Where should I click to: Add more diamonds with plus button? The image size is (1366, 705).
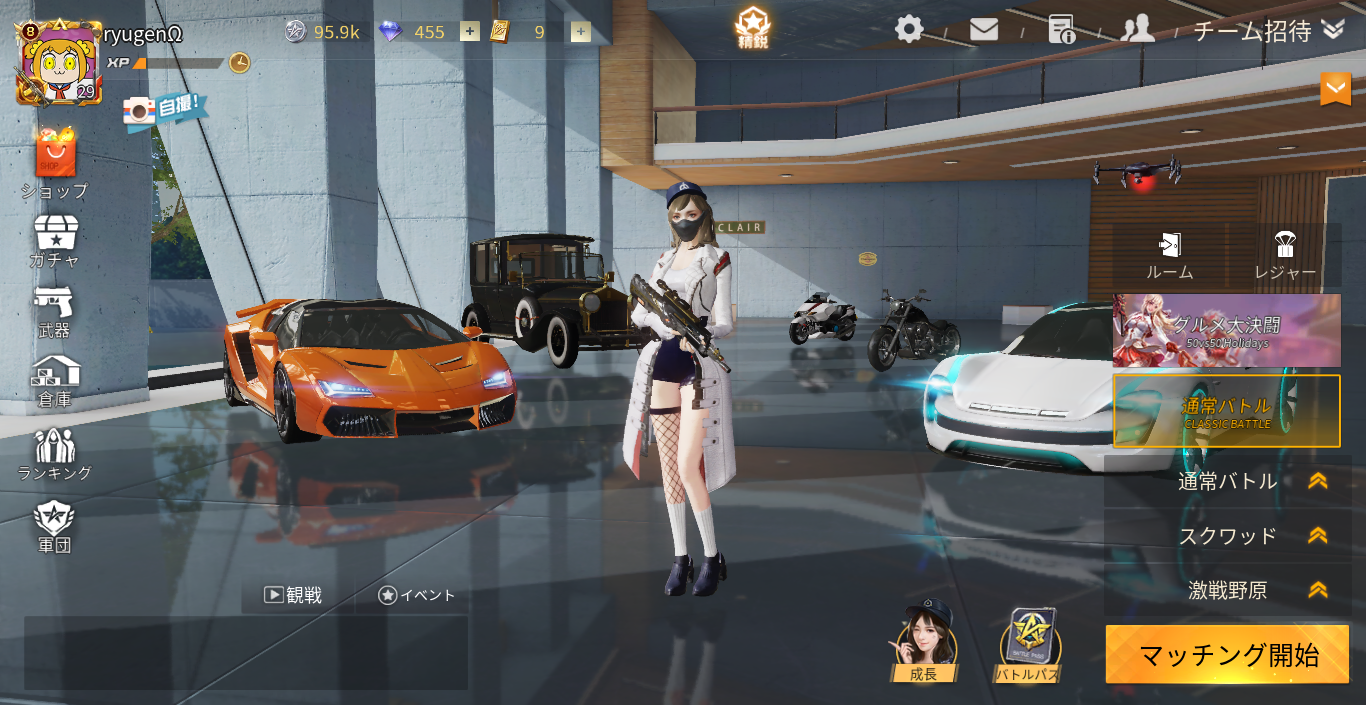(469, 32)
